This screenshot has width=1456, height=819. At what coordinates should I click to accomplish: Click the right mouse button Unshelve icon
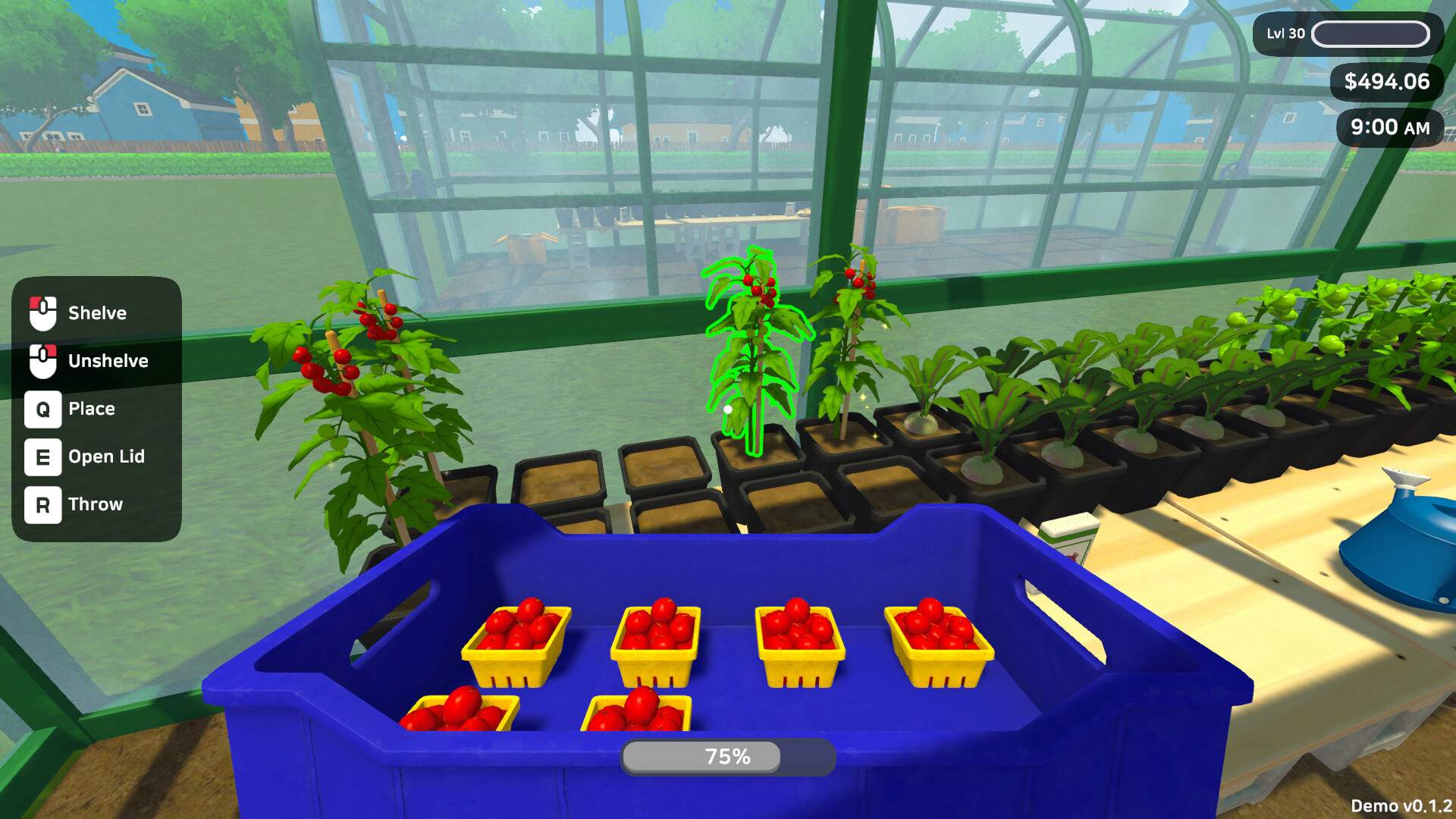click(43, 361)
